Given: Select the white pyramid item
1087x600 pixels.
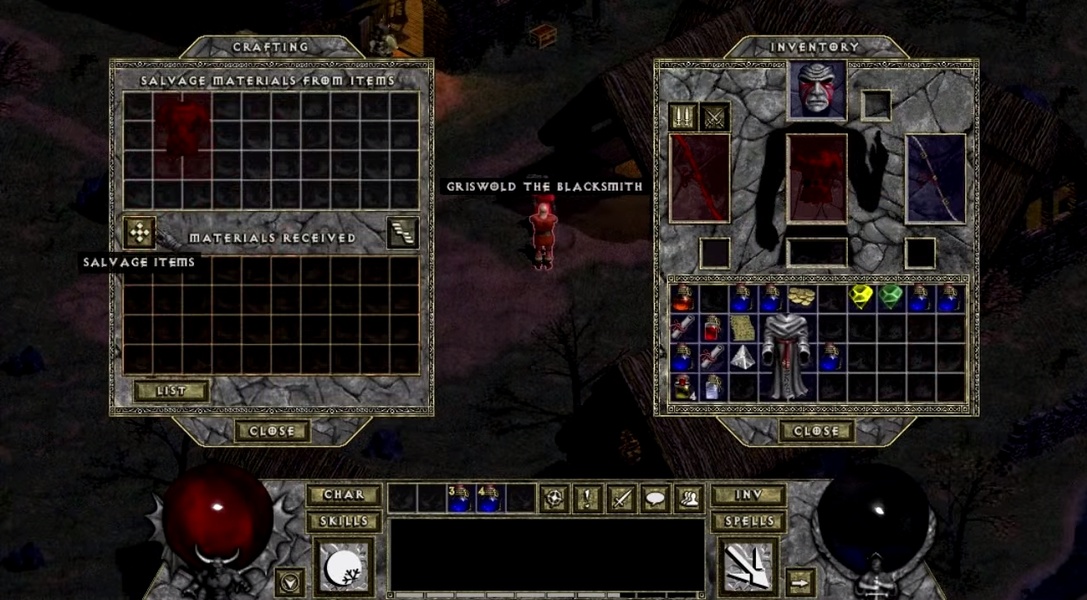Looking at the screenshot, I should [742, 358].
